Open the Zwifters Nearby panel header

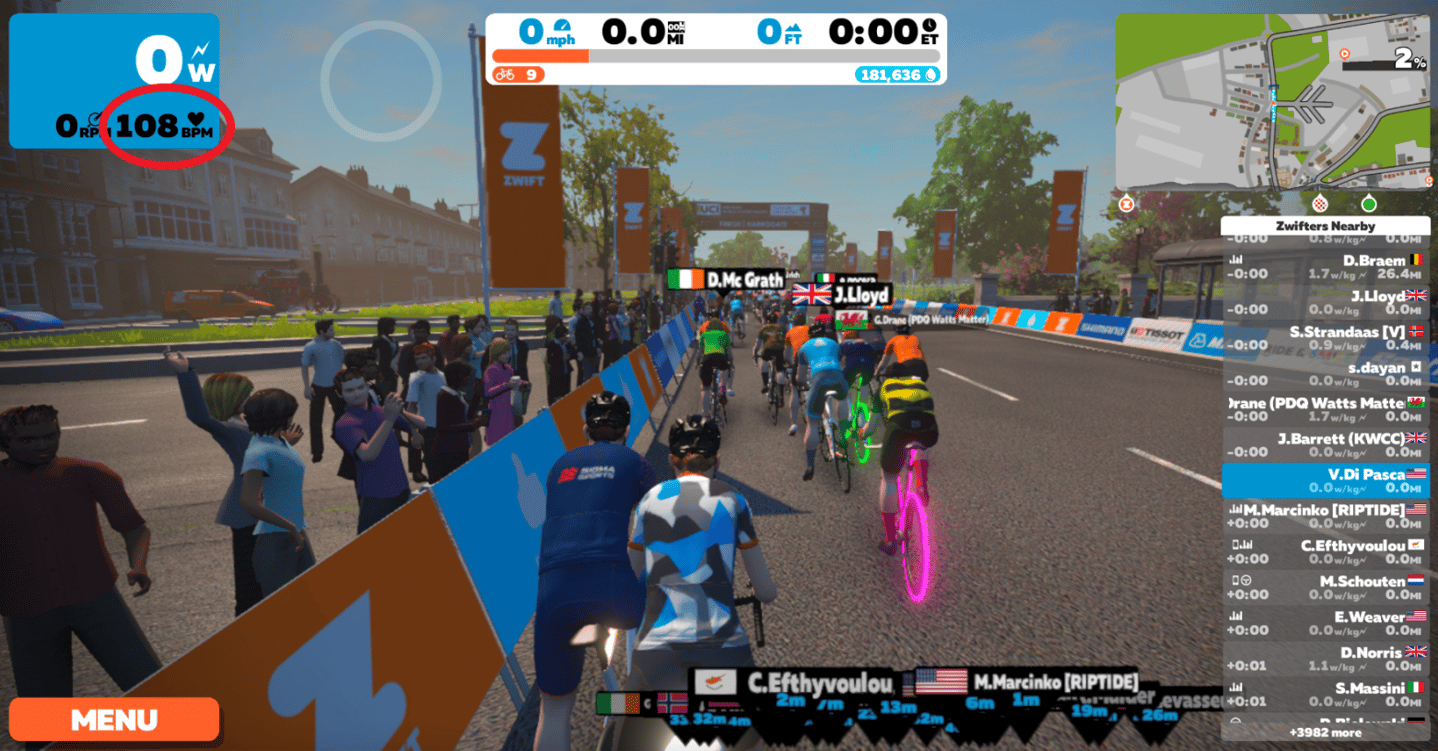click(1325, 226)
